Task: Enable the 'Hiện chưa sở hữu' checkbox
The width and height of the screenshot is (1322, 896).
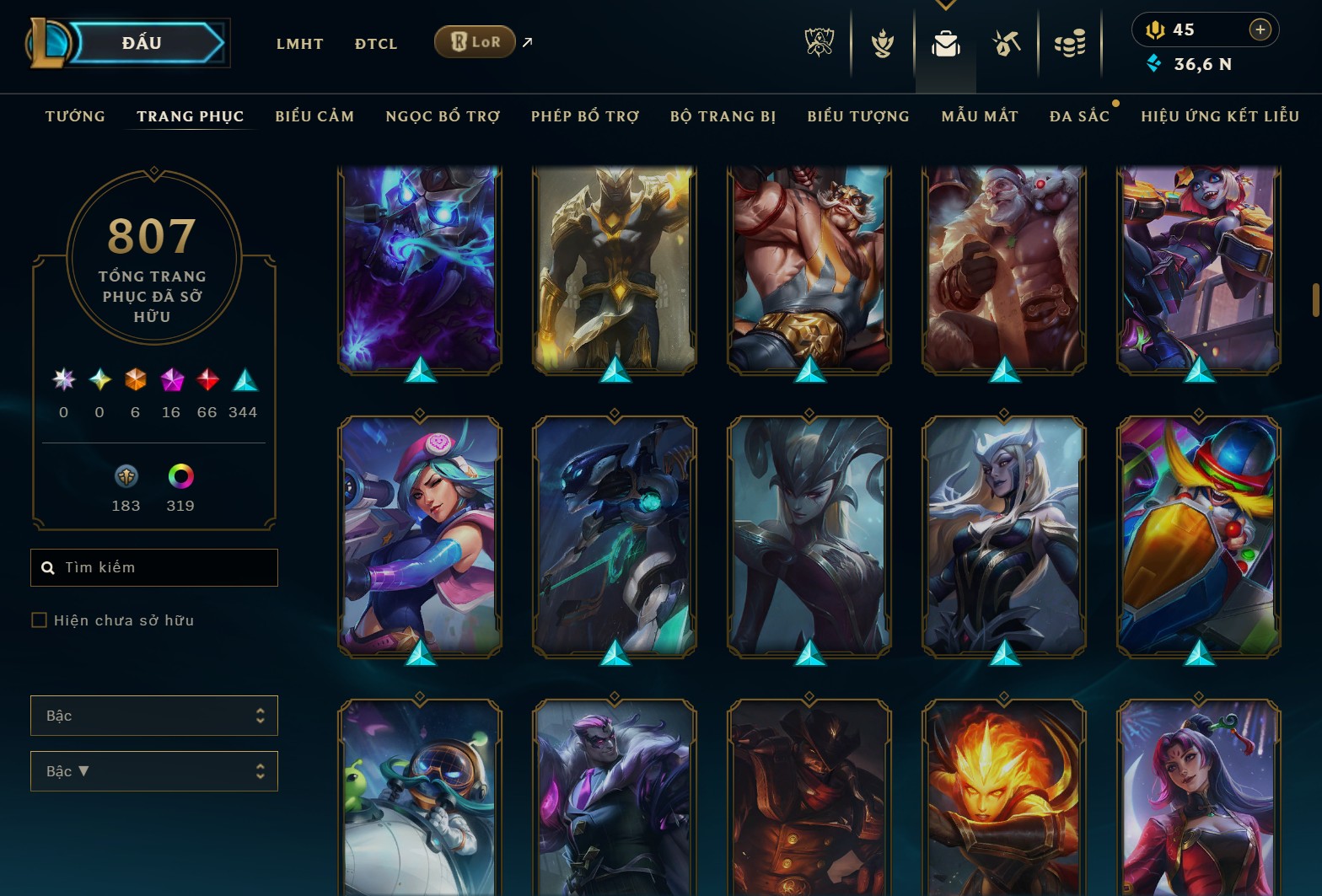Action: 40,620
